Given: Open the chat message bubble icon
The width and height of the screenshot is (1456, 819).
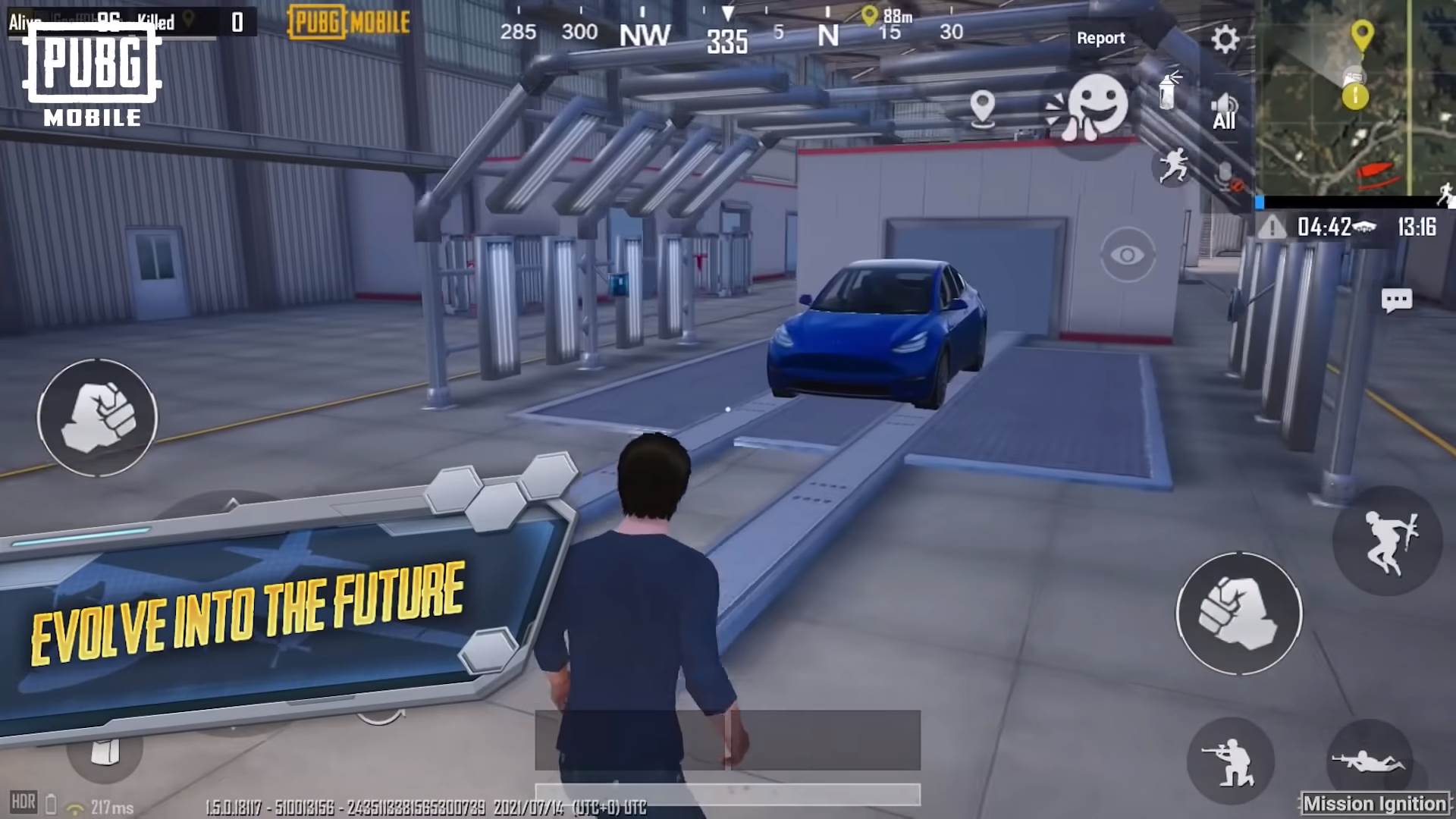Looking at the screenshot, I should [x=1398, y=300].
